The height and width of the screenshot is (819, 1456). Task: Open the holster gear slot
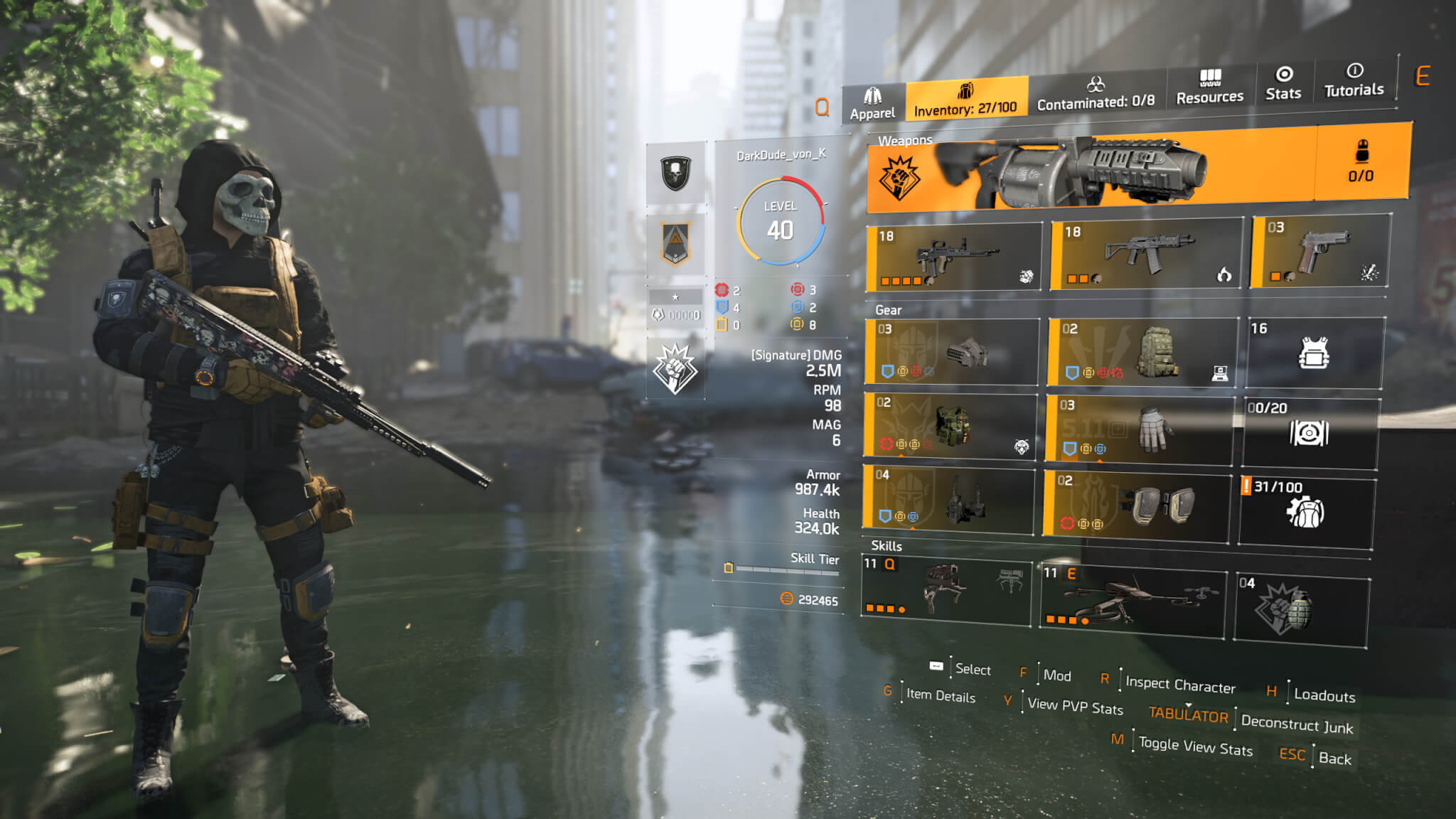point(948,499)
